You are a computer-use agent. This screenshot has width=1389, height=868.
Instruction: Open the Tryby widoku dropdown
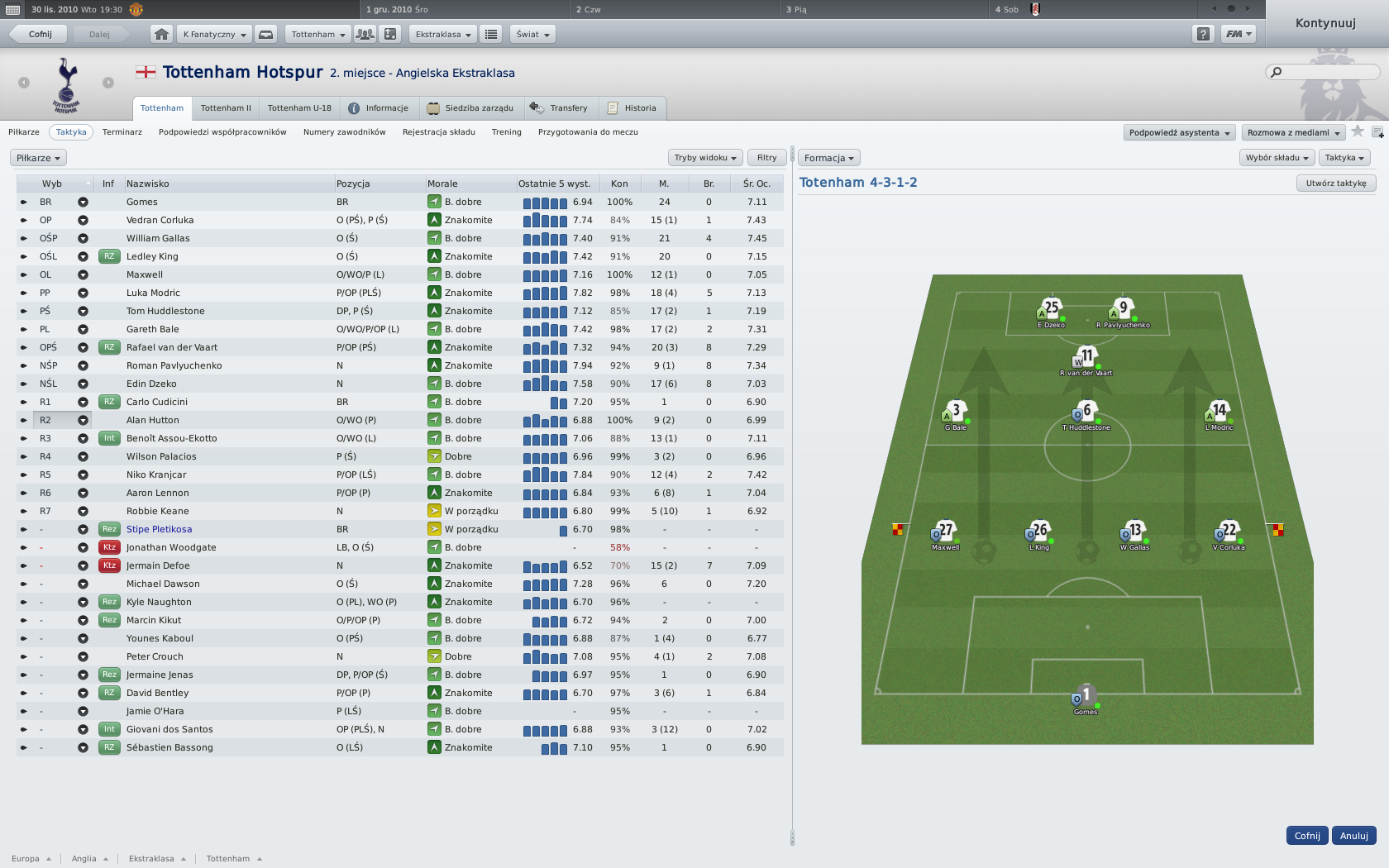[704, 158]
